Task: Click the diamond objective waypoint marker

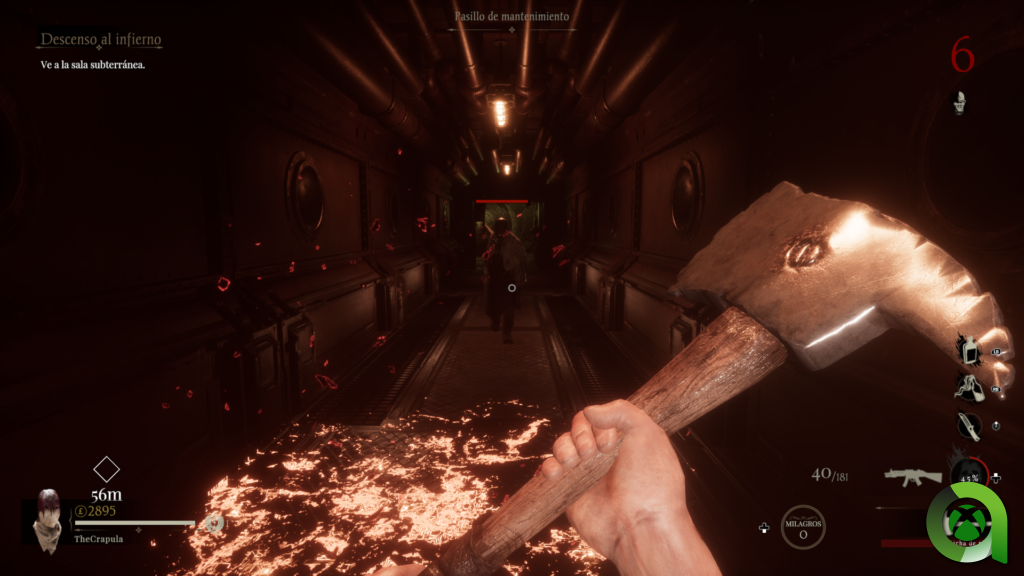Action: (106, 469)
